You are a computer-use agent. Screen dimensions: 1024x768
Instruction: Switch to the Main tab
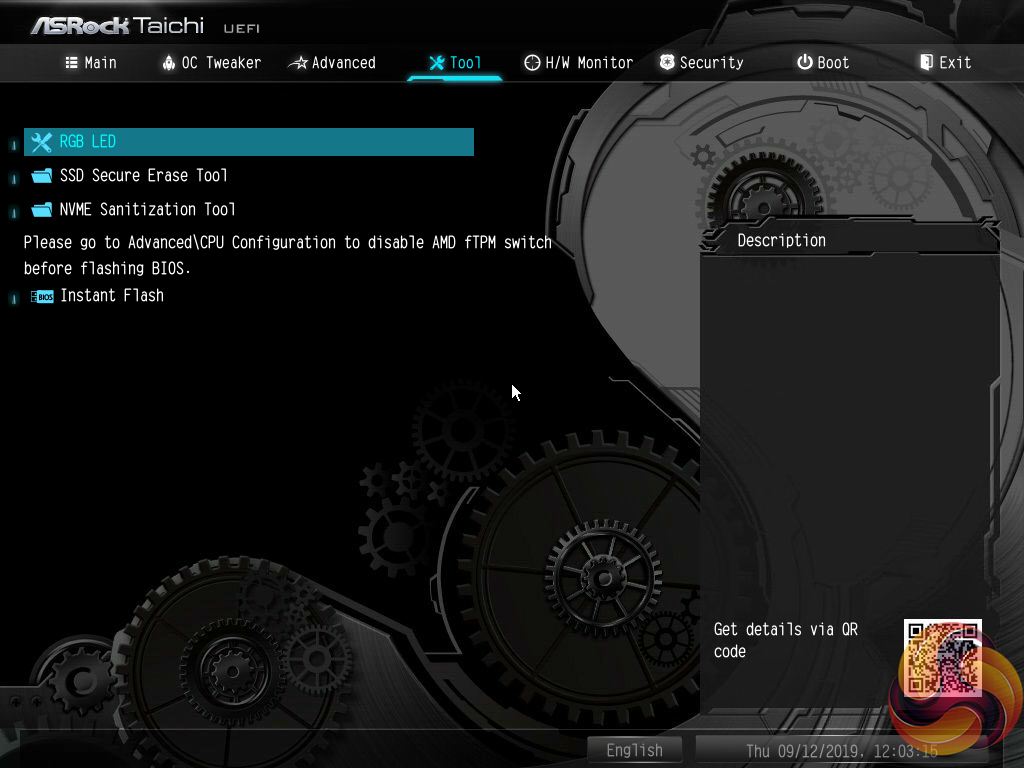(91, 63)
